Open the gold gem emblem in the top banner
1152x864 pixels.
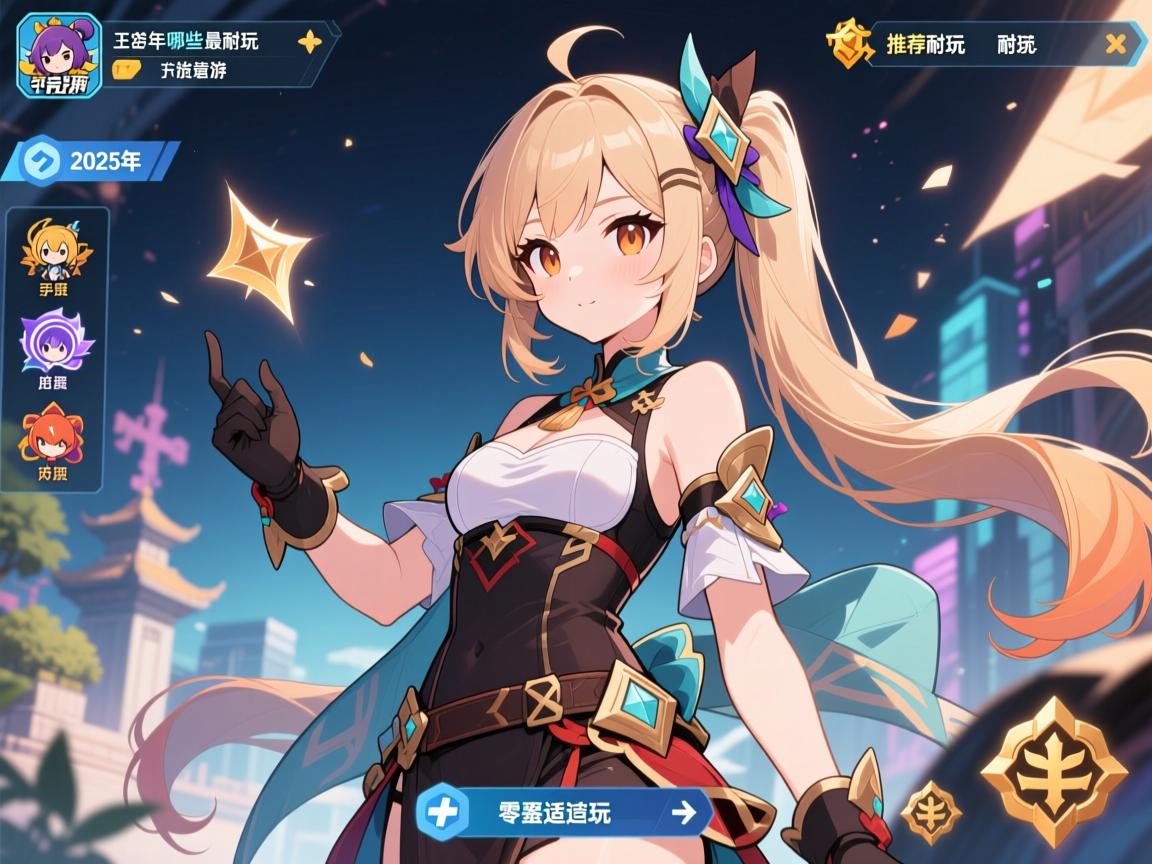click(x=847, y=44)
